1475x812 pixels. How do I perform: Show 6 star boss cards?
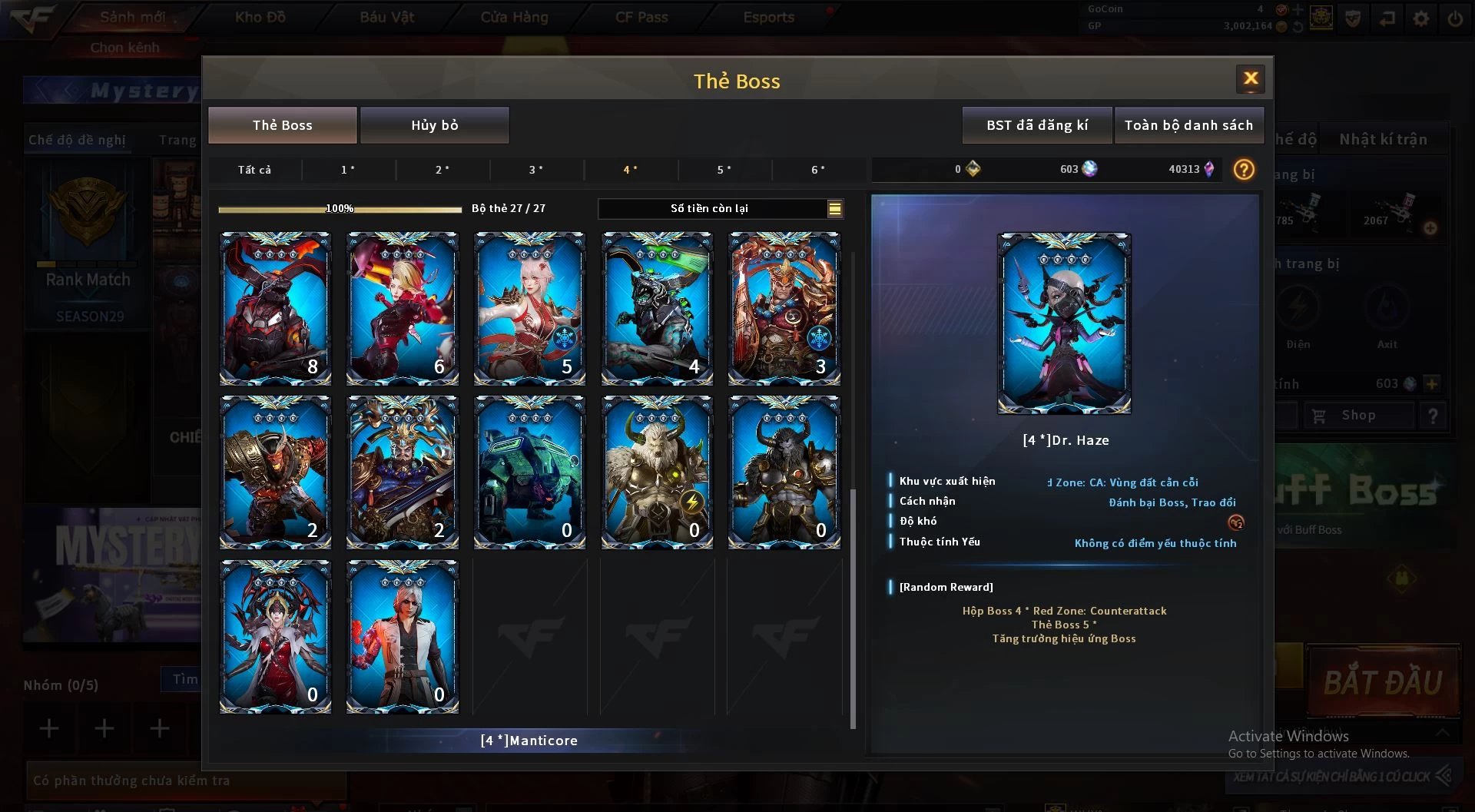pos(818,170)
